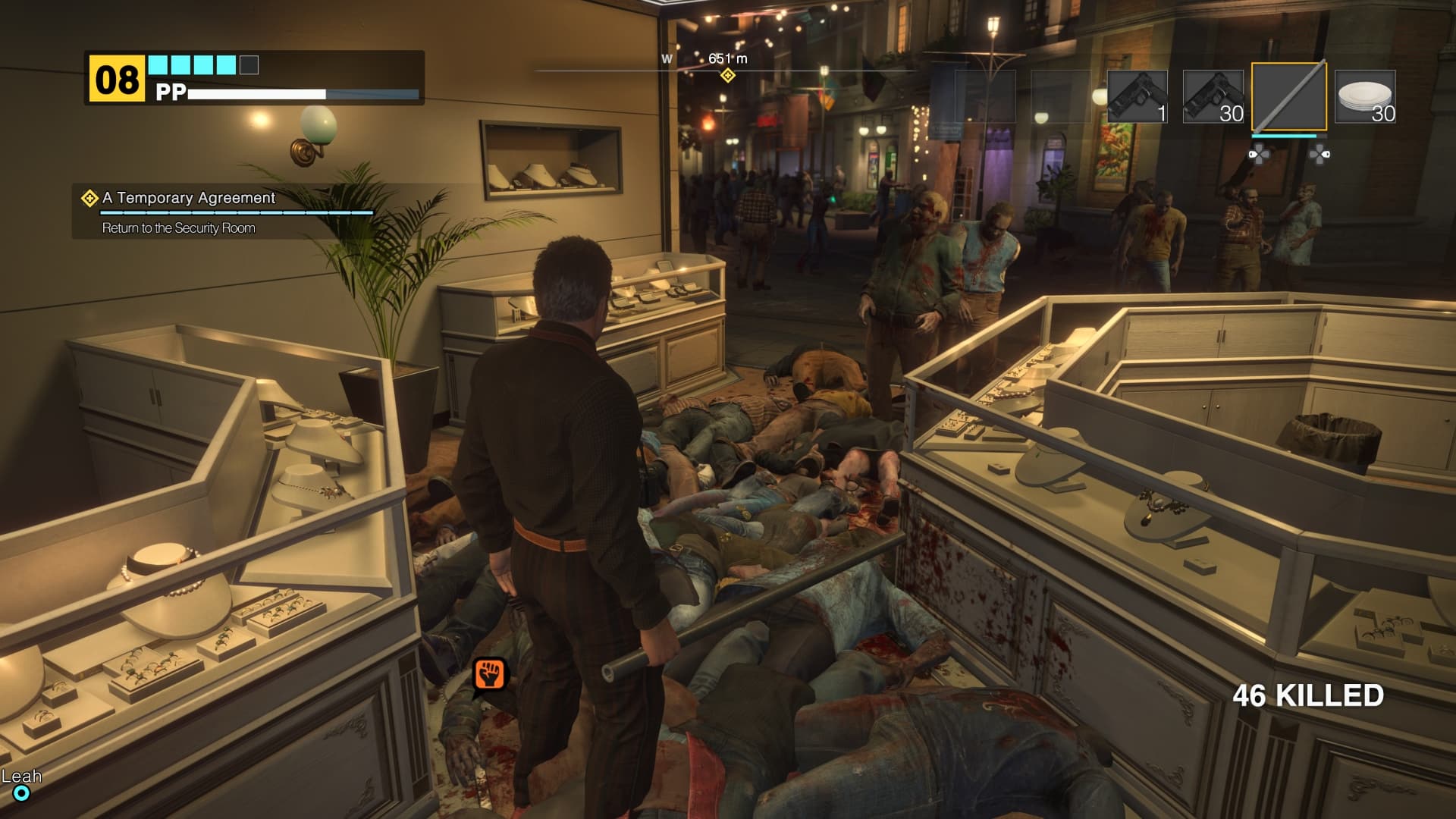The image size is (1456, 819).
Task: Click the yellow quest diamond marker icon
Action: click(89, 199)
